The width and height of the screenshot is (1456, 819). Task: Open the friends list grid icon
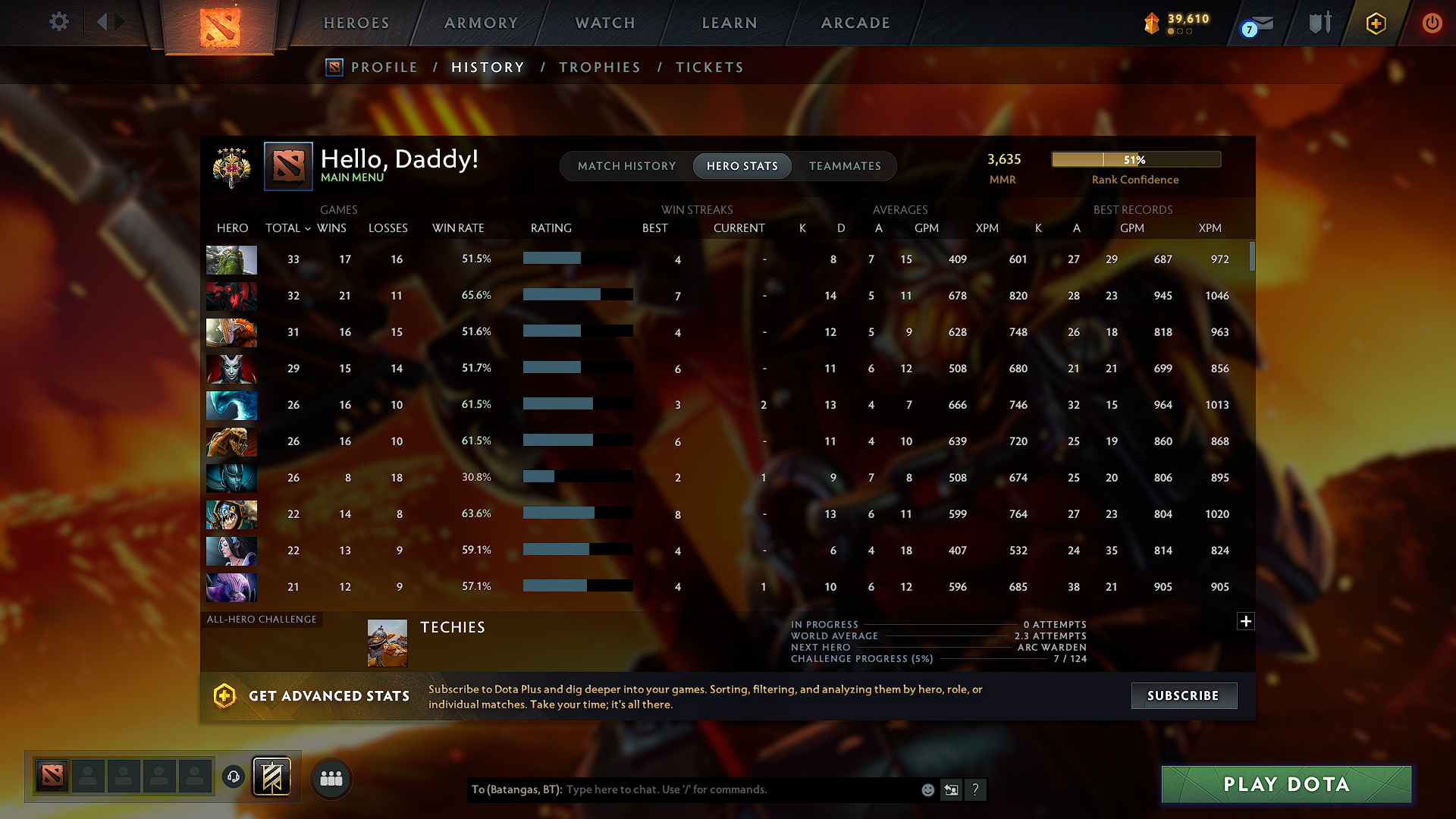tap(330, 778)
